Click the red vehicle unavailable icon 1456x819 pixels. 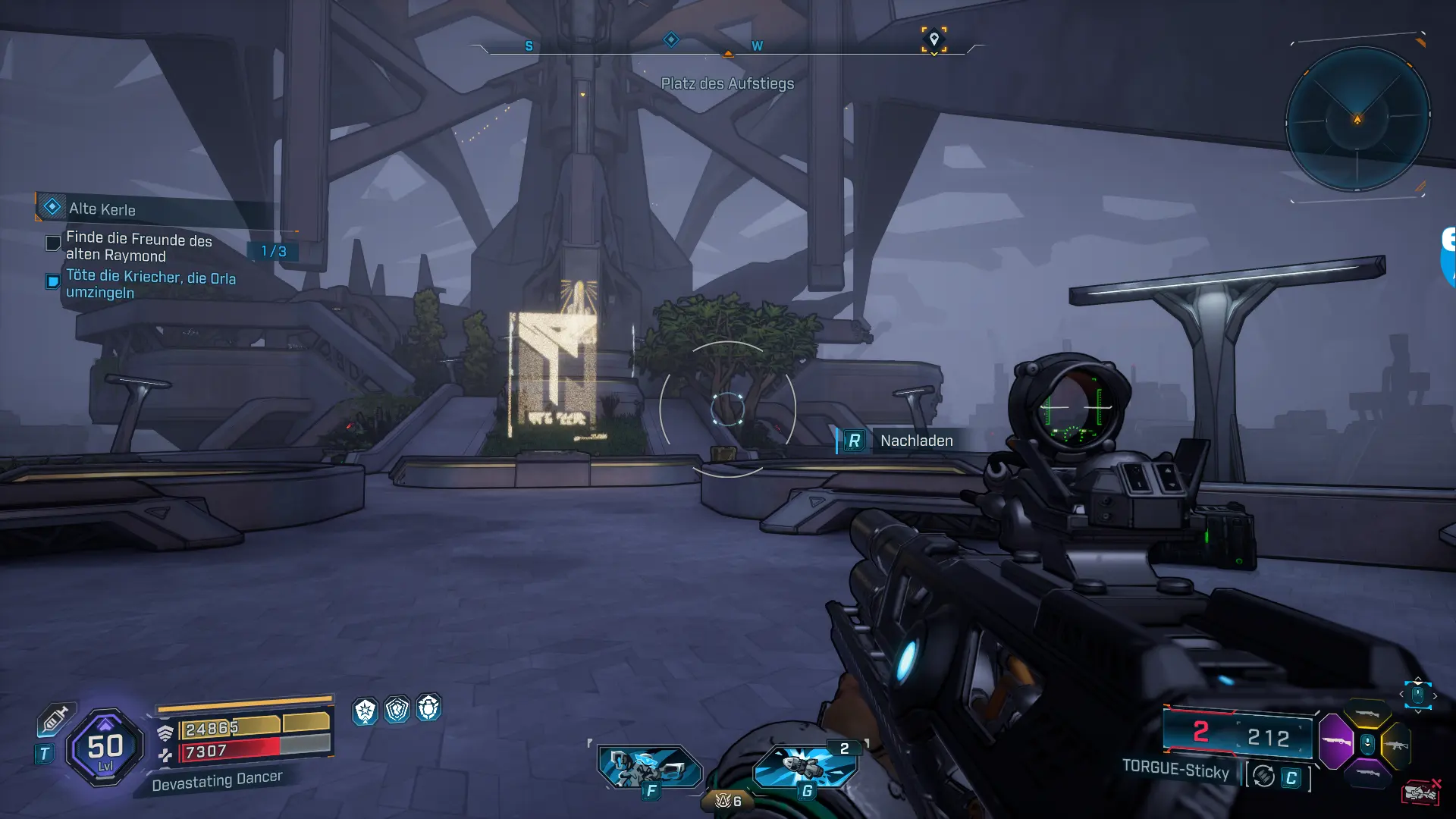click(1420, 792)
